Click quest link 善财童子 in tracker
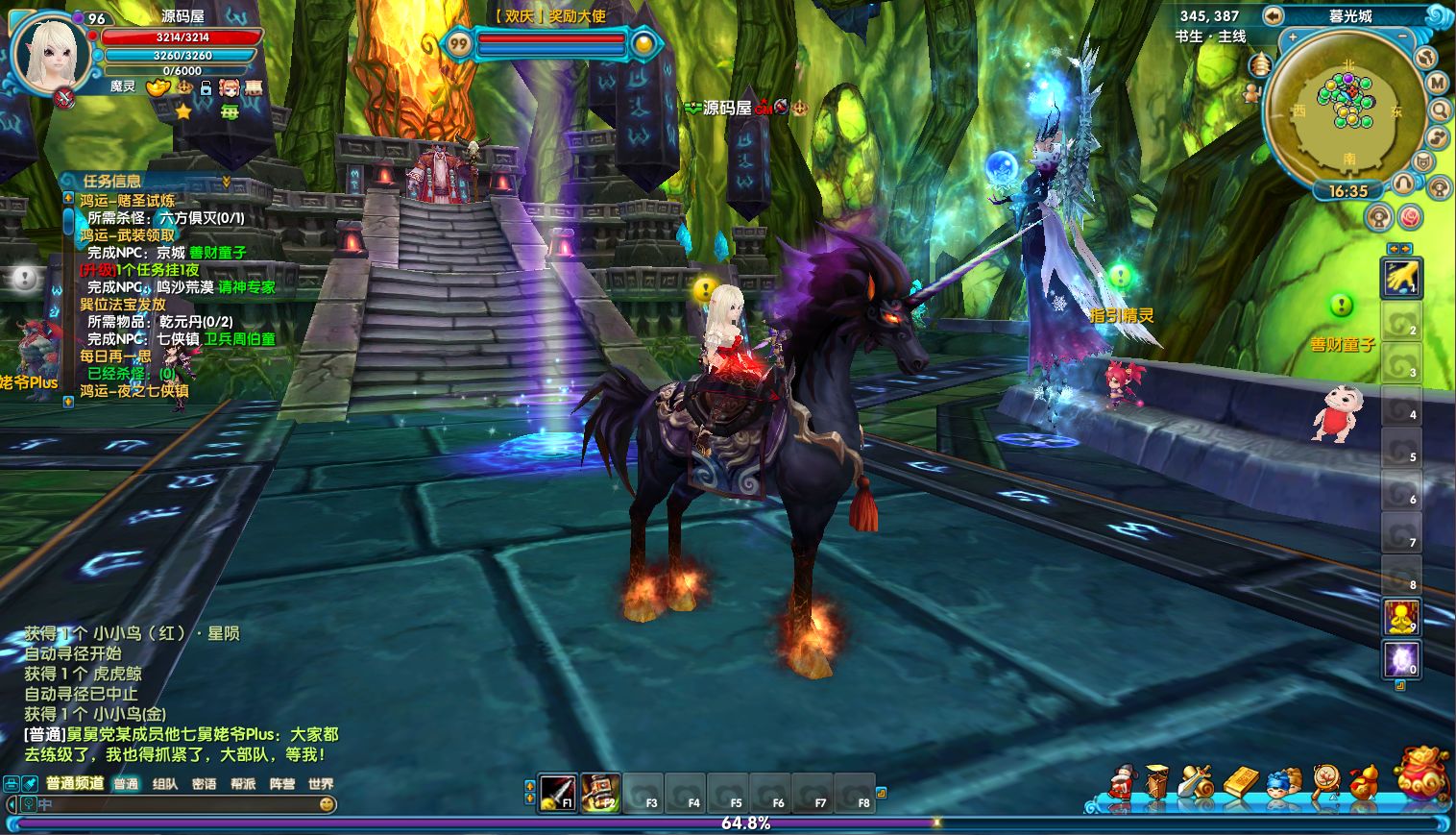The height and width of the screenshot is (835, 1456). coord(218,253)
